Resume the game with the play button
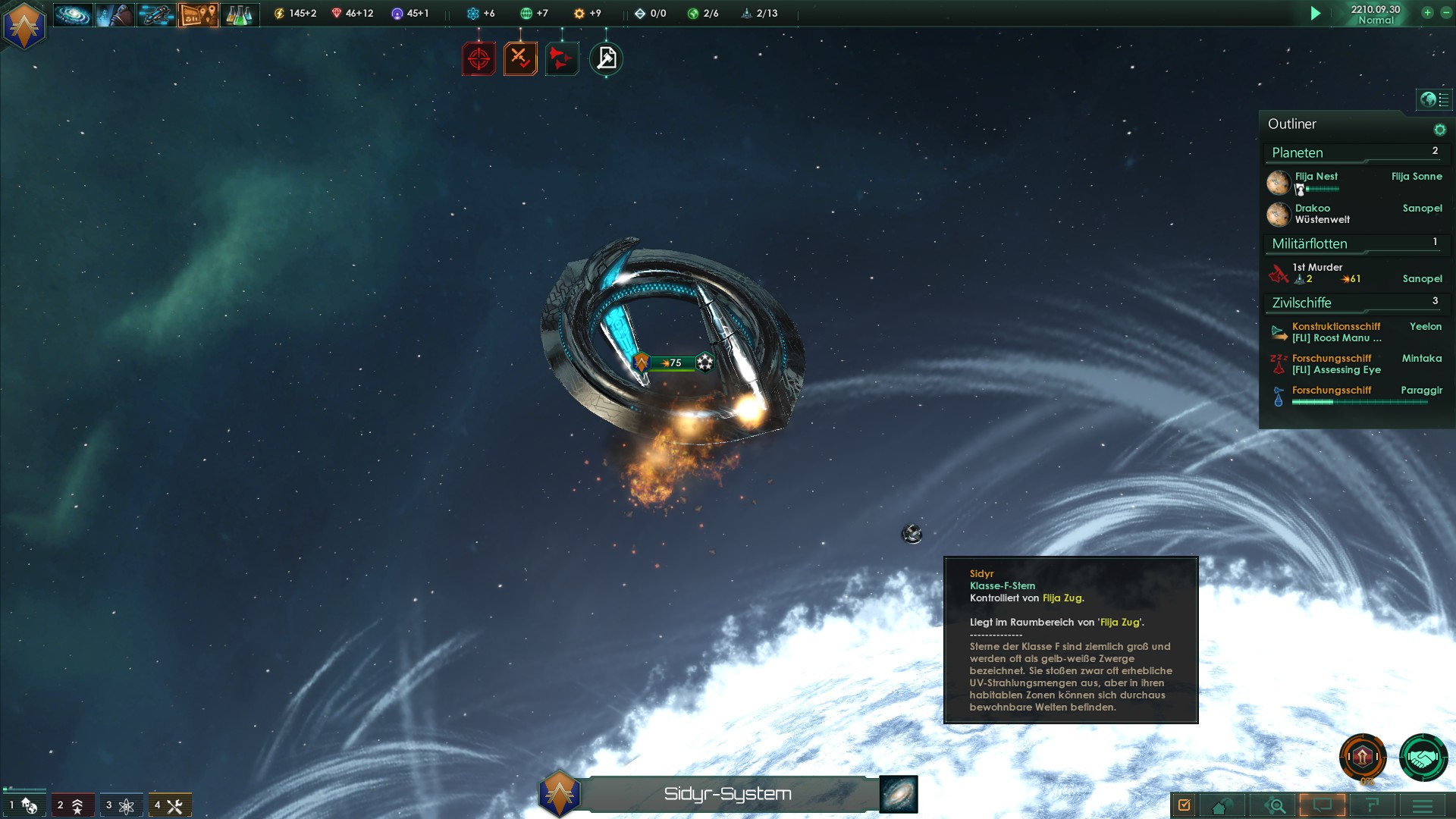 1316,14
